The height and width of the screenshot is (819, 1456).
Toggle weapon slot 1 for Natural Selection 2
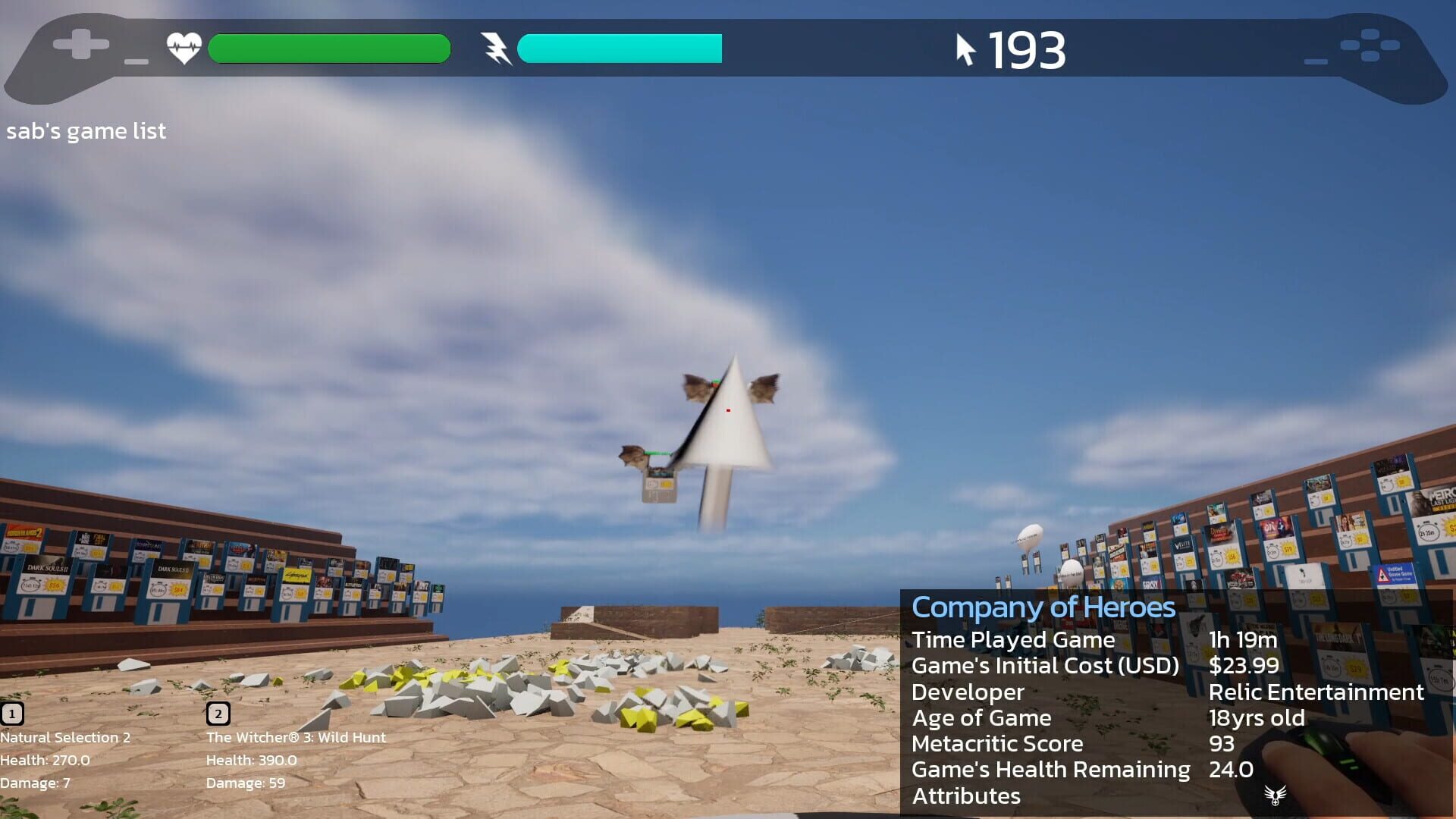pos(12,713)
